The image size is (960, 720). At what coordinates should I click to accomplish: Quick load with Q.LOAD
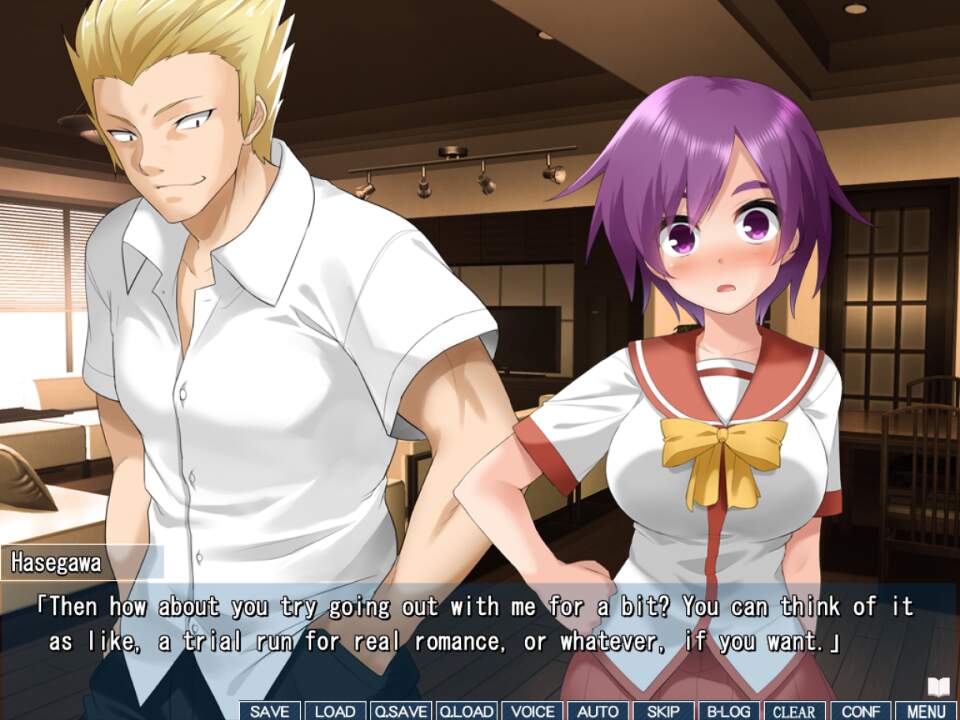466,711
